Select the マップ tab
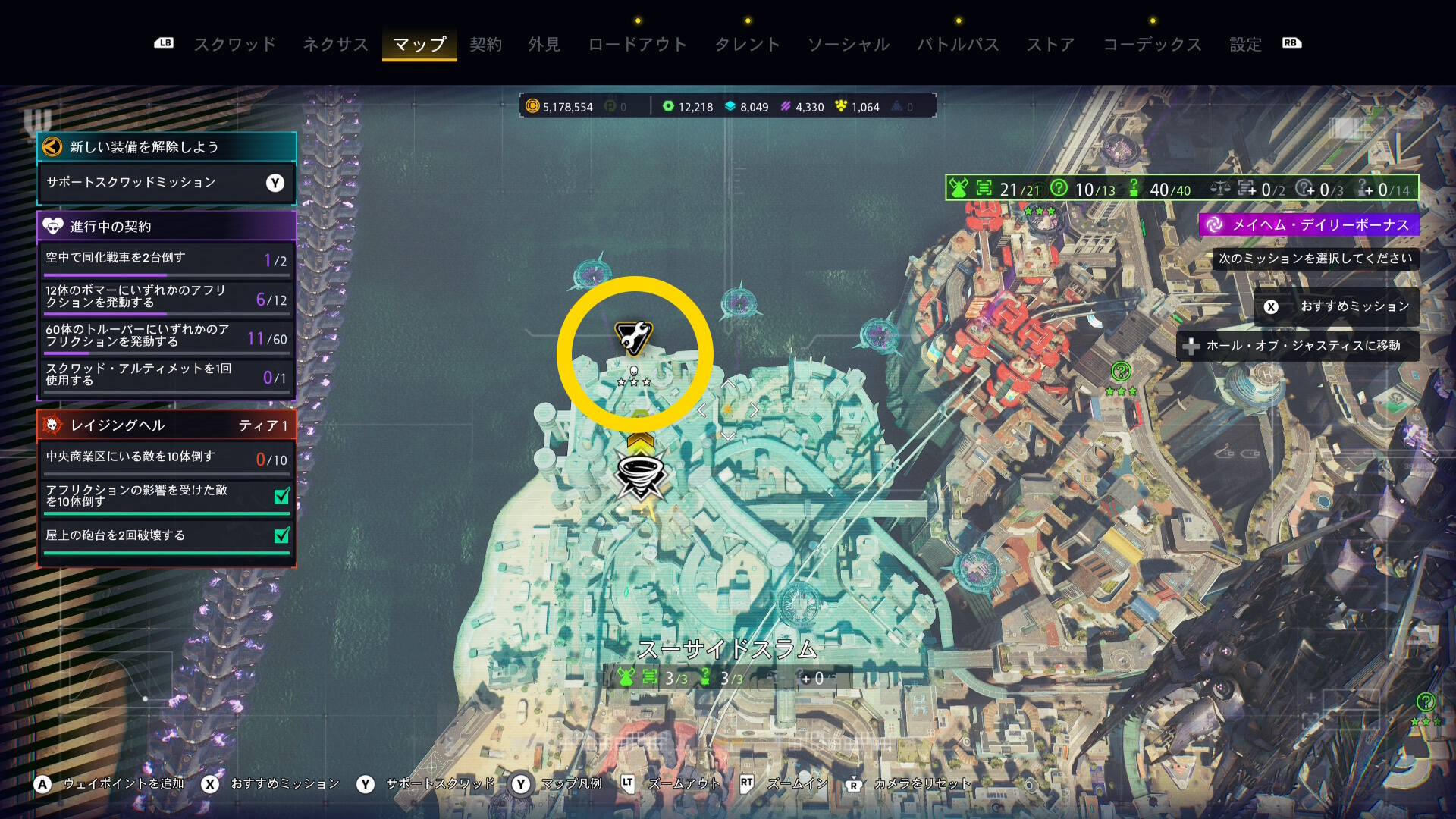 pyautogui.click(x=419, y=45)
